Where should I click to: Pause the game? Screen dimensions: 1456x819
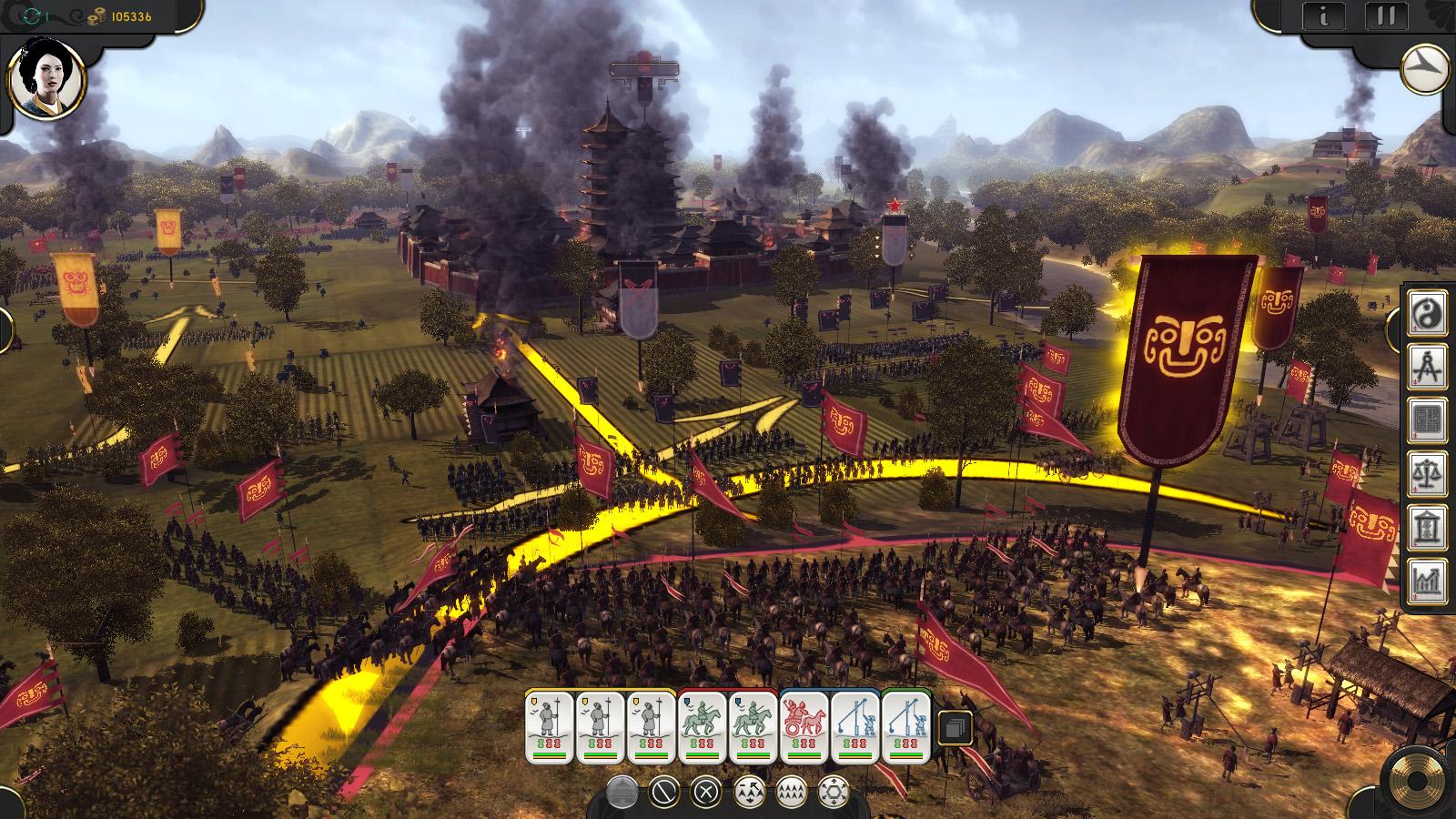pyautogui.click(x=1386, y=15)
